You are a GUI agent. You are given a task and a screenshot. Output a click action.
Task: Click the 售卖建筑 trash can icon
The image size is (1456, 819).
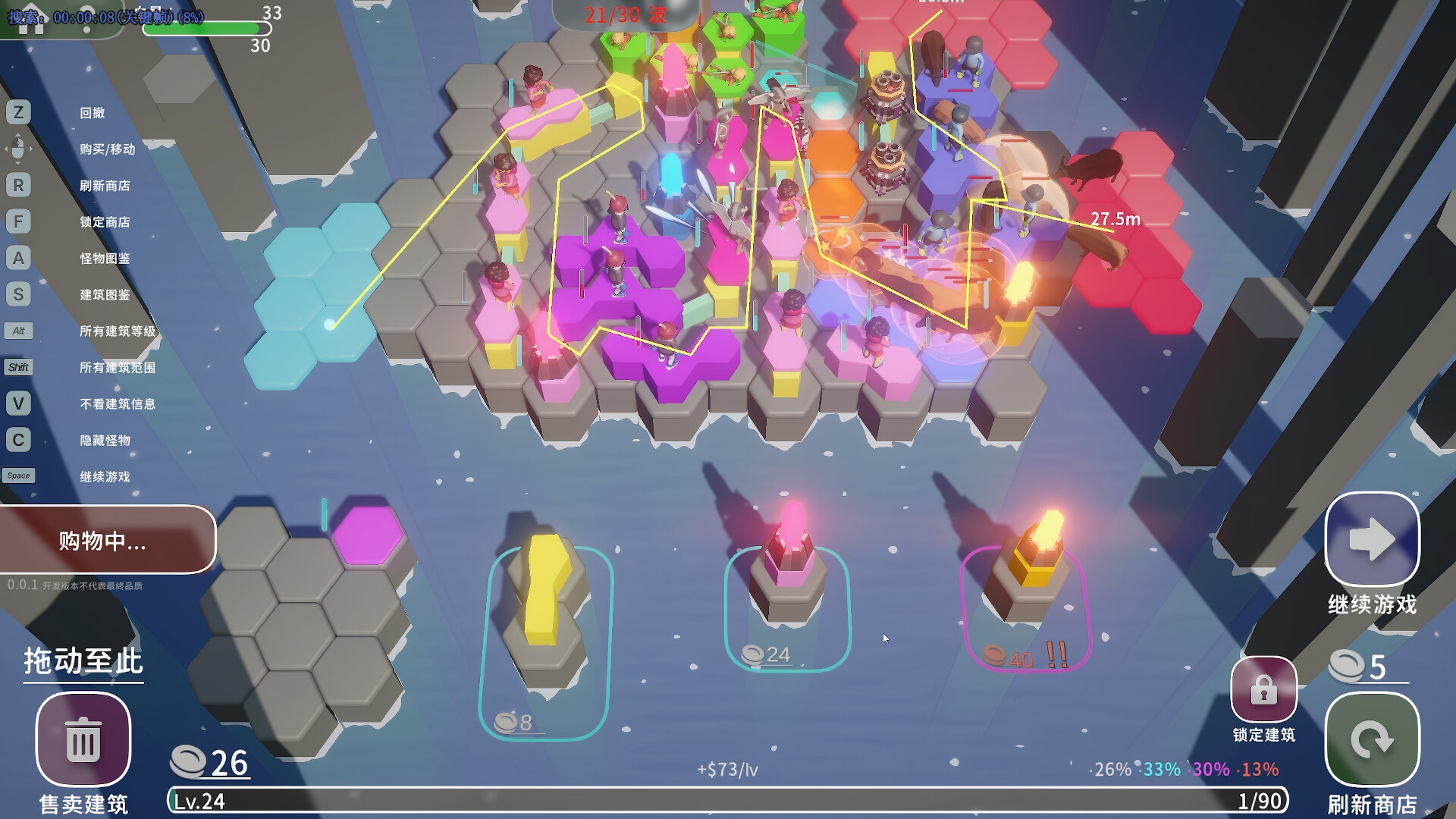[x=83, y=741]
